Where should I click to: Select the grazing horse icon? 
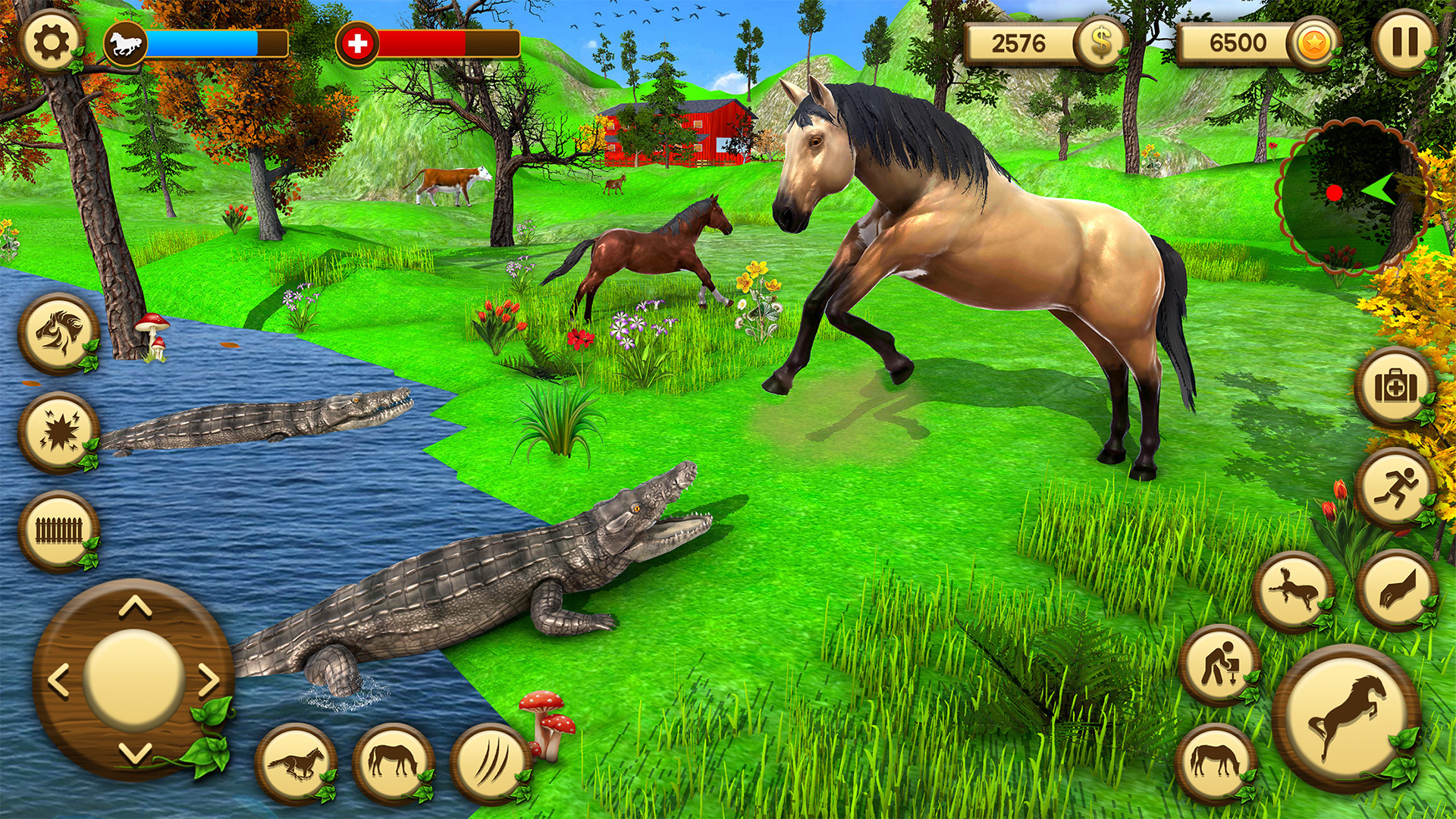pyautogui.click(x=394, y=761)
